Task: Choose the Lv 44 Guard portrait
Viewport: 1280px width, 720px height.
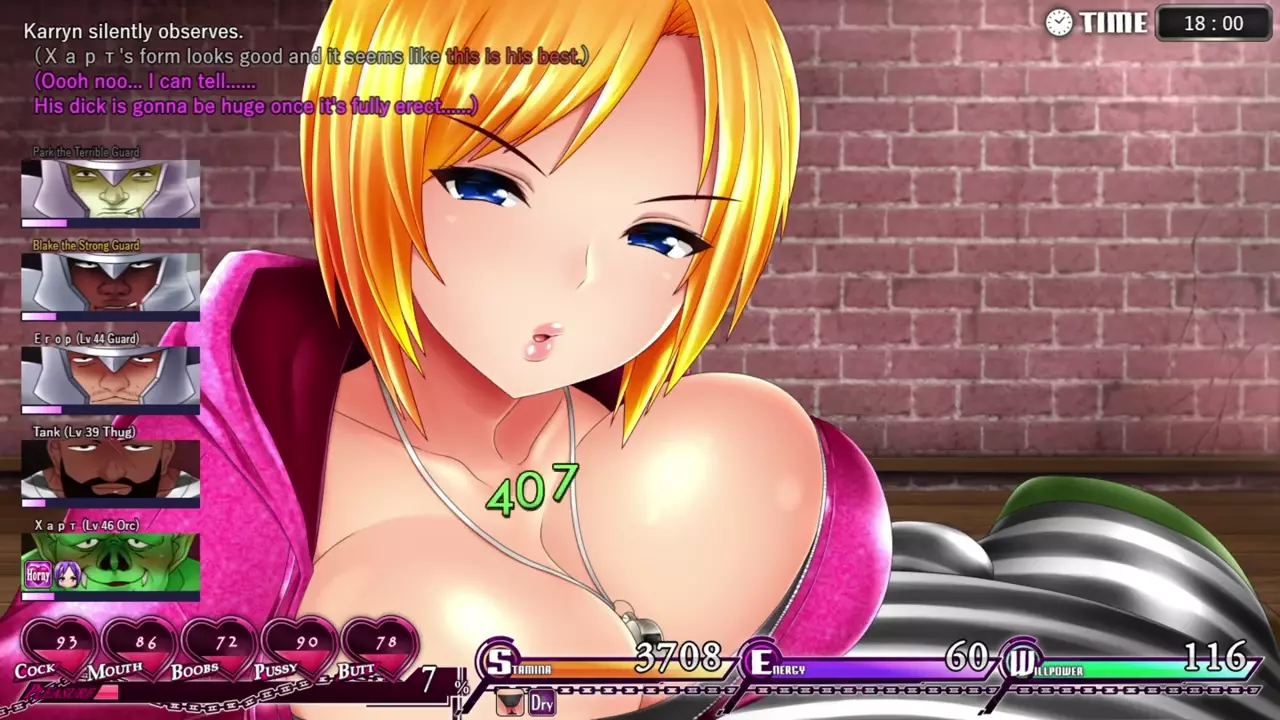Action: (110, 375)
